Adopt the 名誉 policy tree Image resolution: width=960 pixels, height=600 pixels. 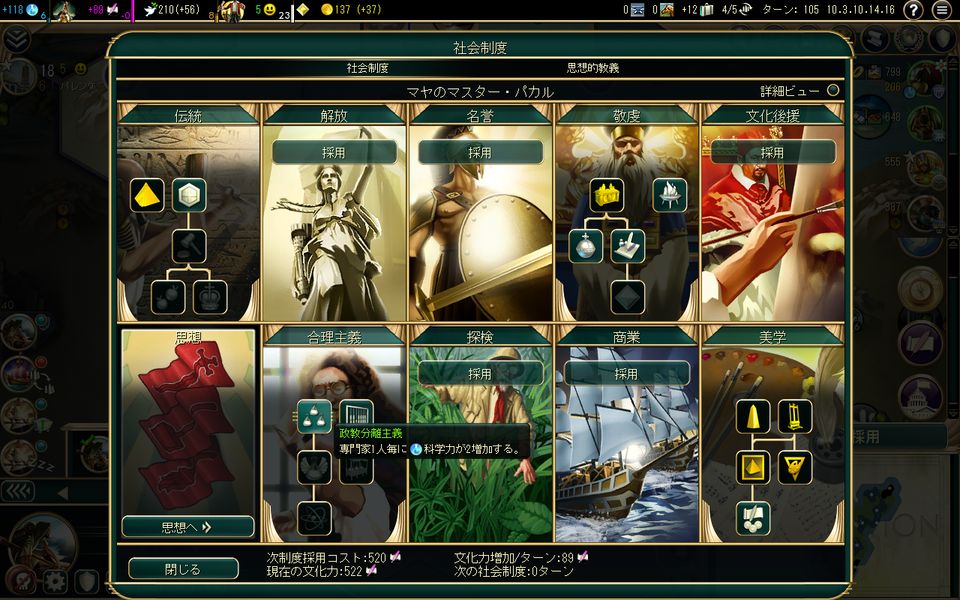[480, 153]
